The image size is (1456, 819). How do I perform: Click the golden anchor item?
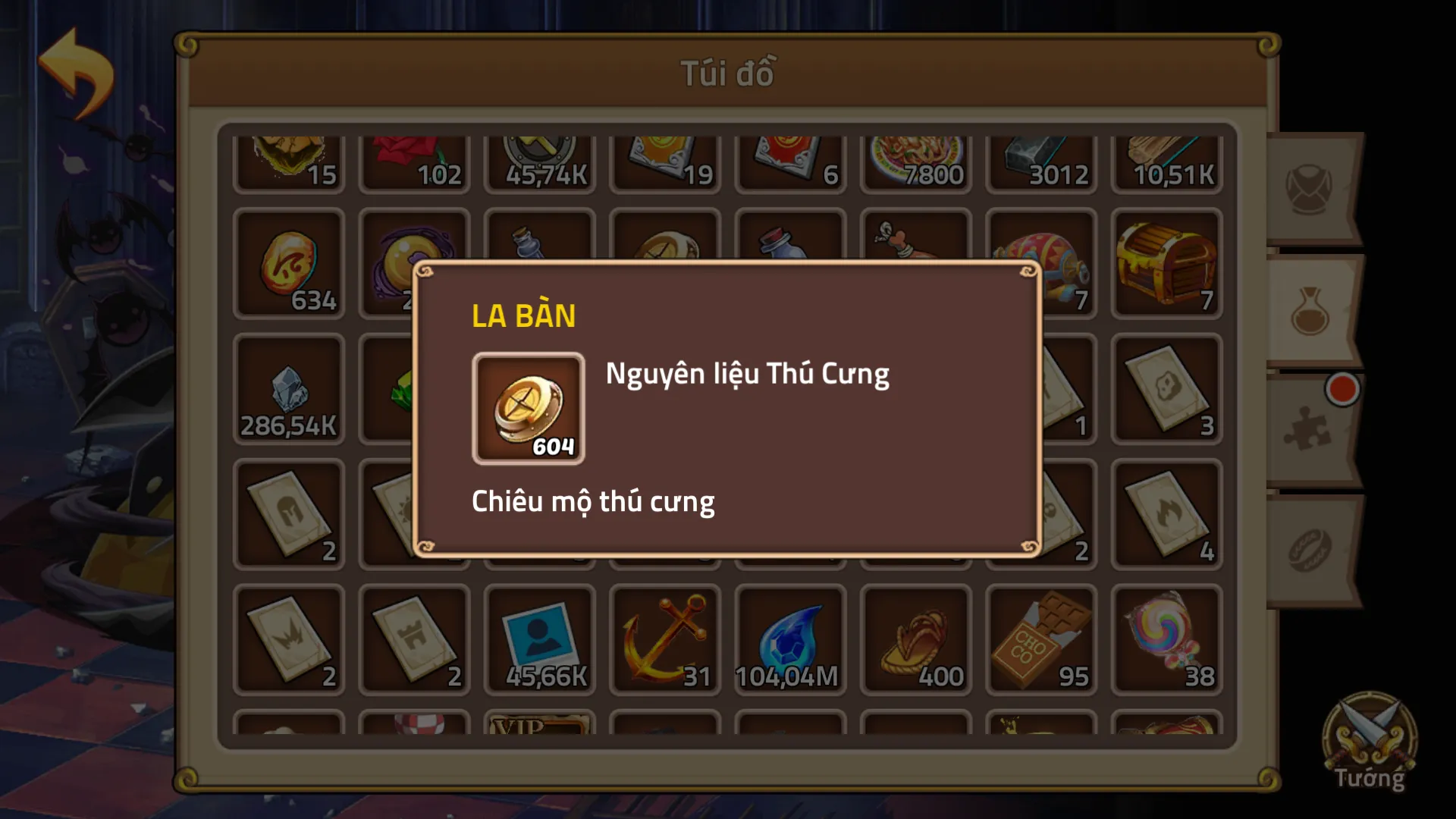665,641
